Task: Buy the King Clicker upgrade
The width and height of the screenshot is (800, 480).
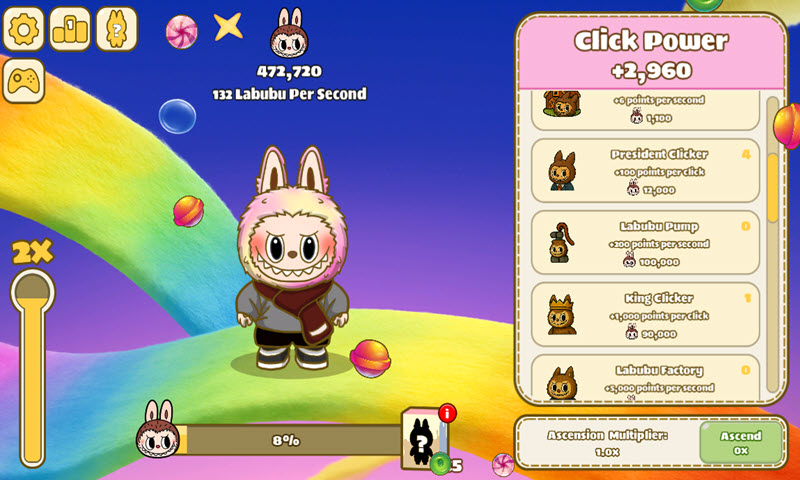Action: coord(644,314)
